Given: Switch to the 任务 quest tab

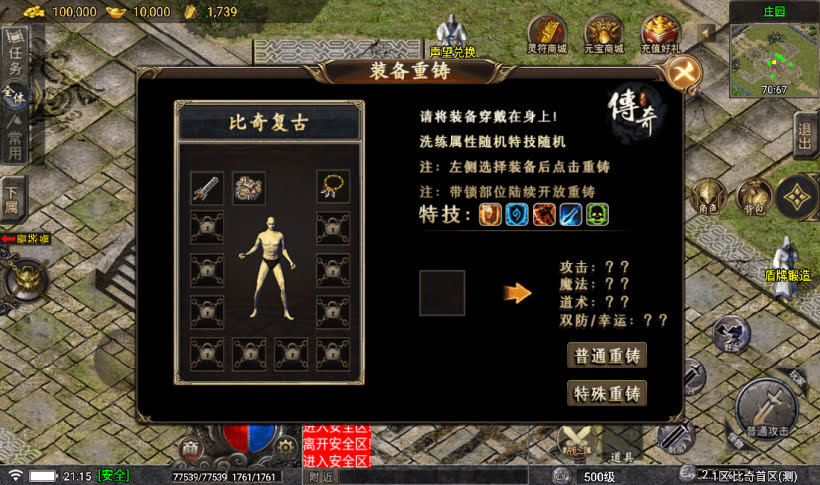Looking at the screenshot, I should 16,56.
